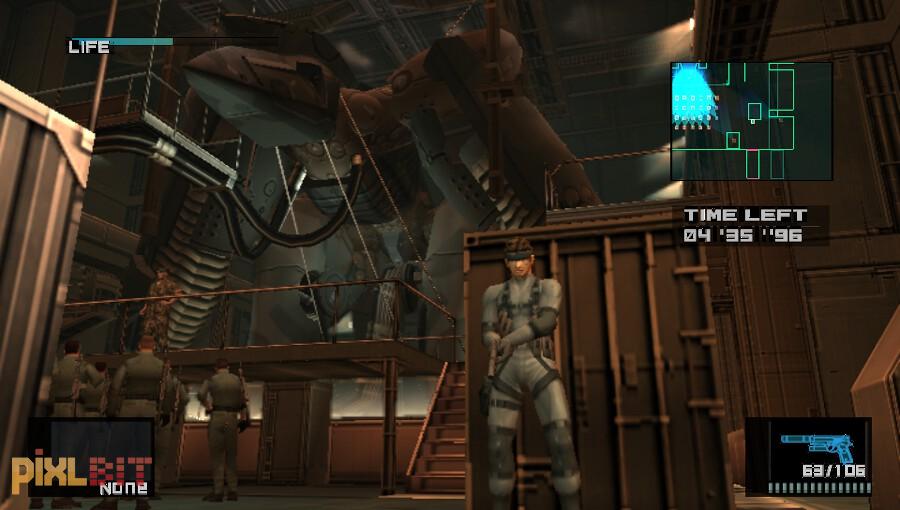Open the Soliton radar minimap
This screenshot has width=900, height=510.
(751, 121)
